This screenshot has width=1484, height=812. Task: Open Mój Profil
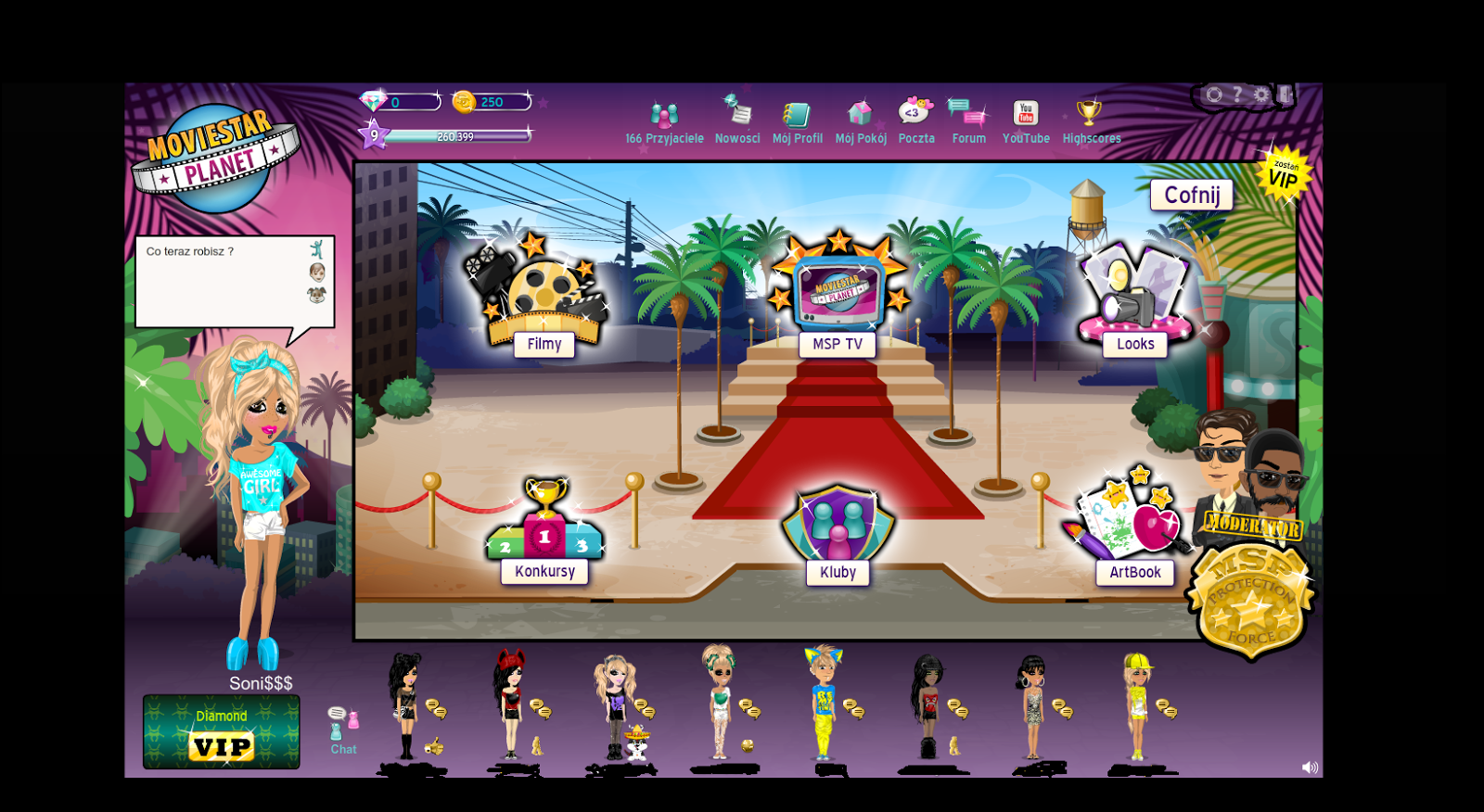pyautogui.click(x=797, y=116)
